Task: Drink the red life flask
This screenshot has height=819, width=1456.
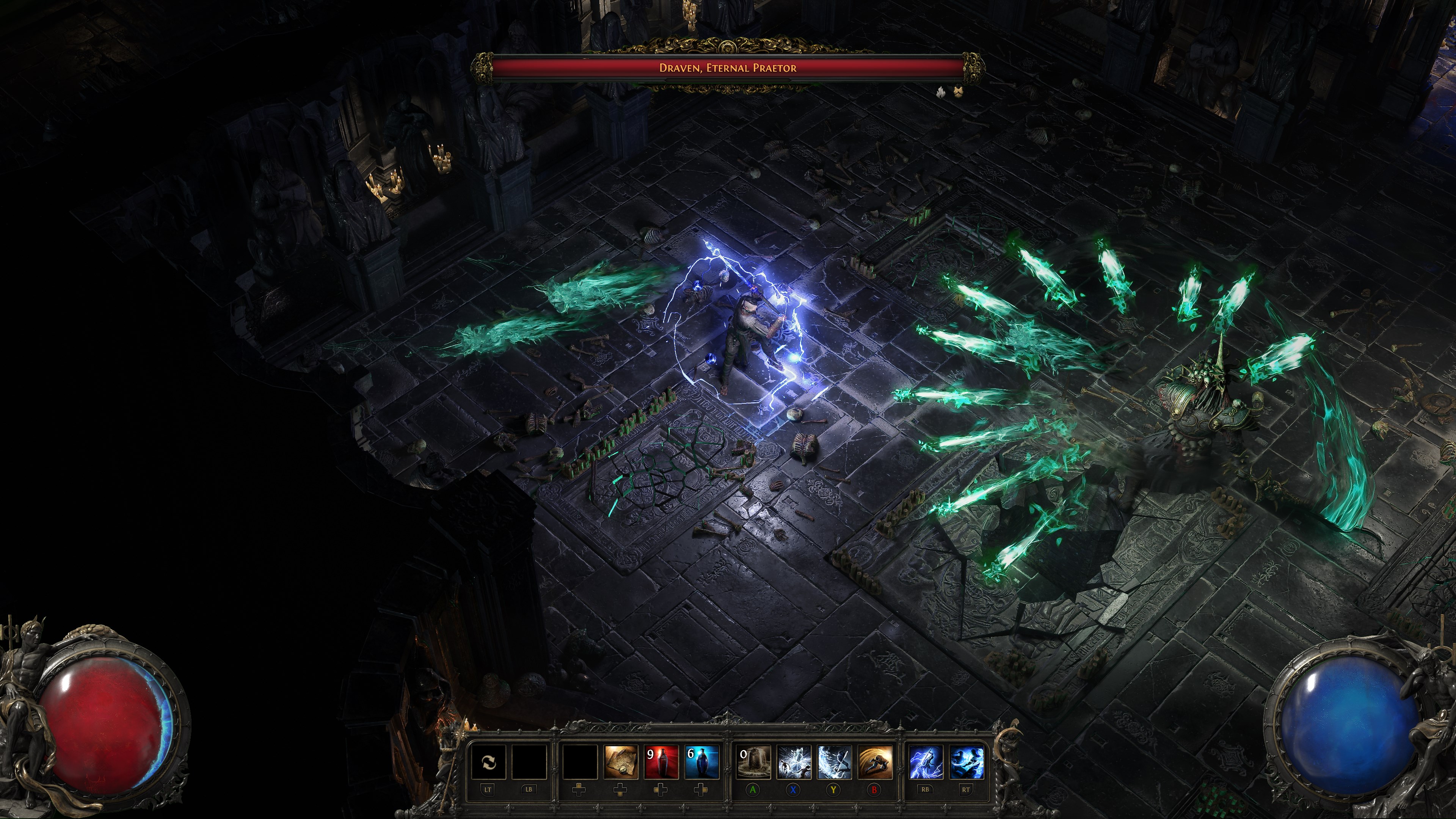Action: [x=661, y=762]
